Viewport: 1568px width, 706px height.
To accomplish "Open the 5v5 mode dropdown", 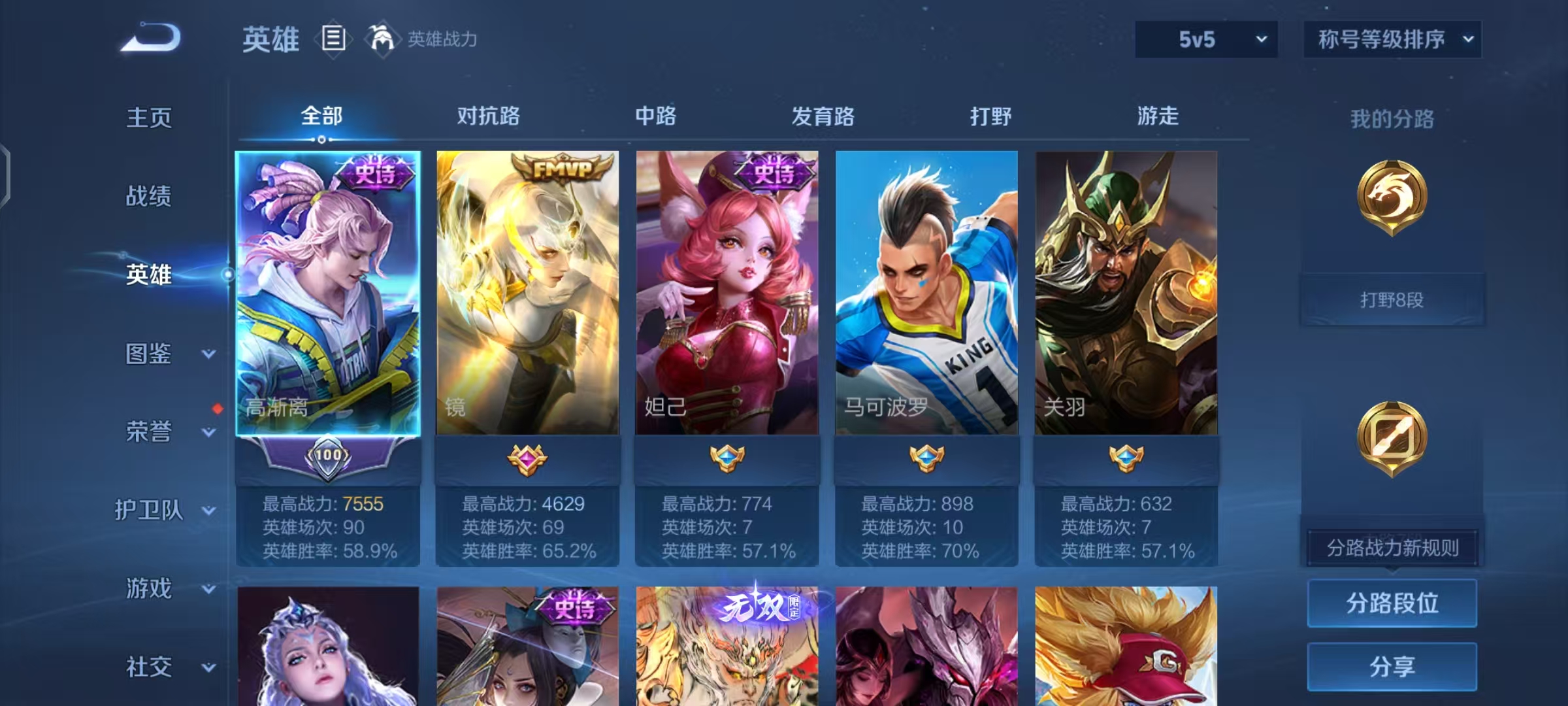I will tap(1205, 39).
